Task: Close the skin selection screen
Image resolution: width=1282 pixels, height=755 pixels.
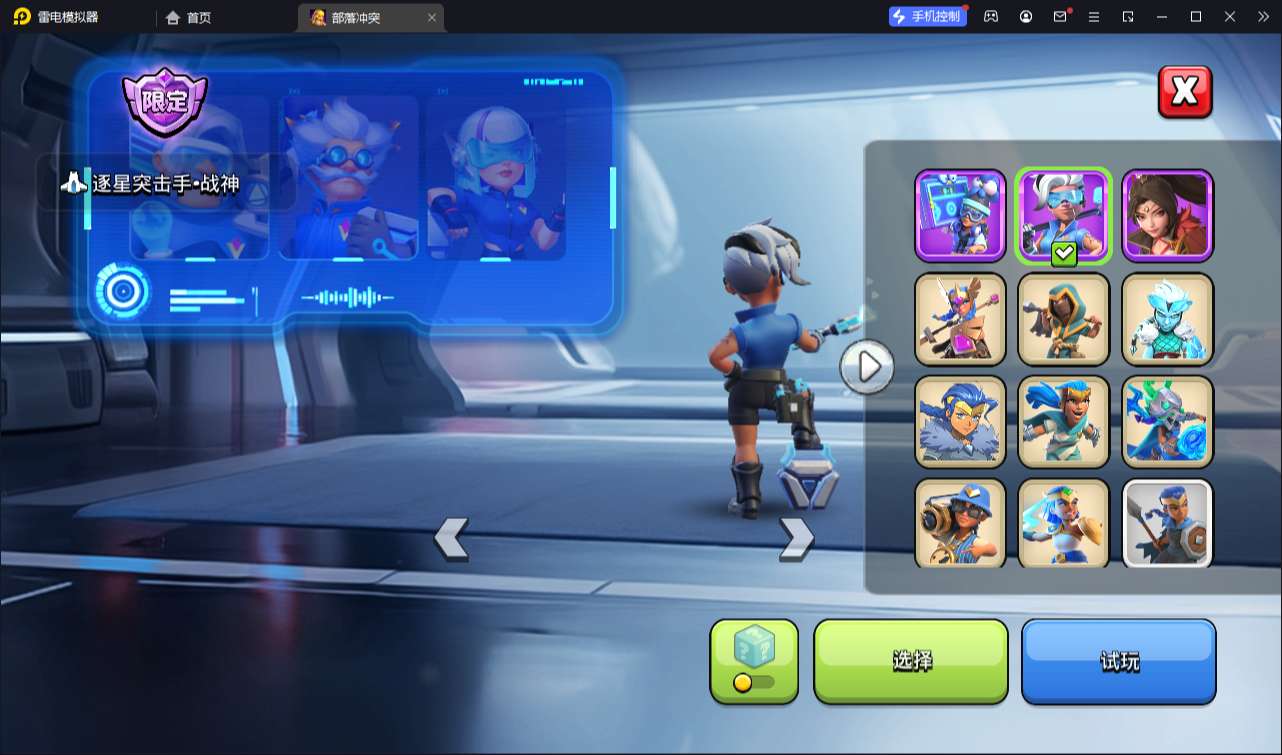Action: point(1185,92)
